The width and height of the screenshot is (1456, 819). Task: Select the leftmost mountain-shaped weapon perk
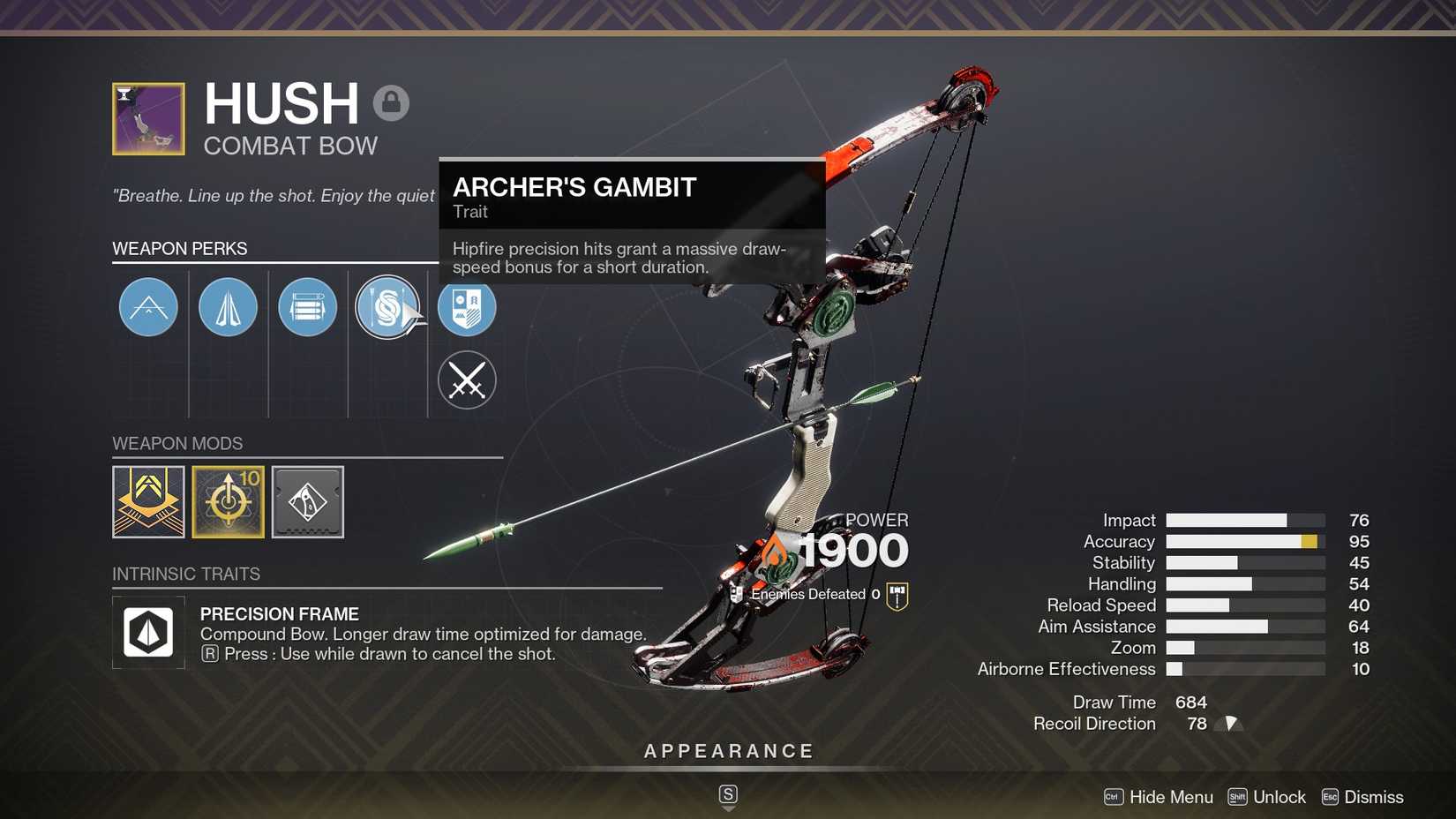click(147, 307)
